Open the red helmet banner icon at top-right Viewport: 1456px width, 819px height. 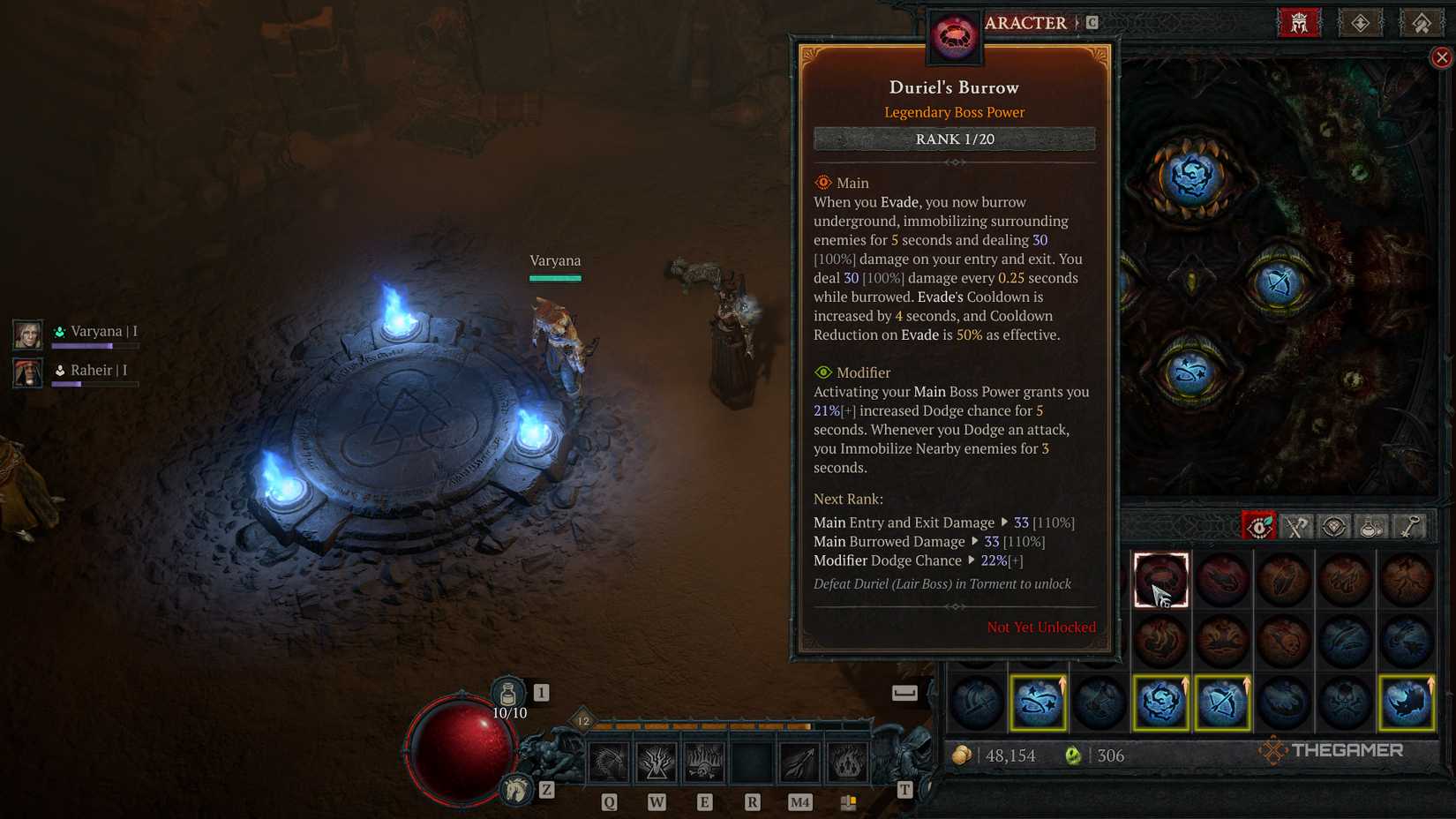coord(1297,23)
